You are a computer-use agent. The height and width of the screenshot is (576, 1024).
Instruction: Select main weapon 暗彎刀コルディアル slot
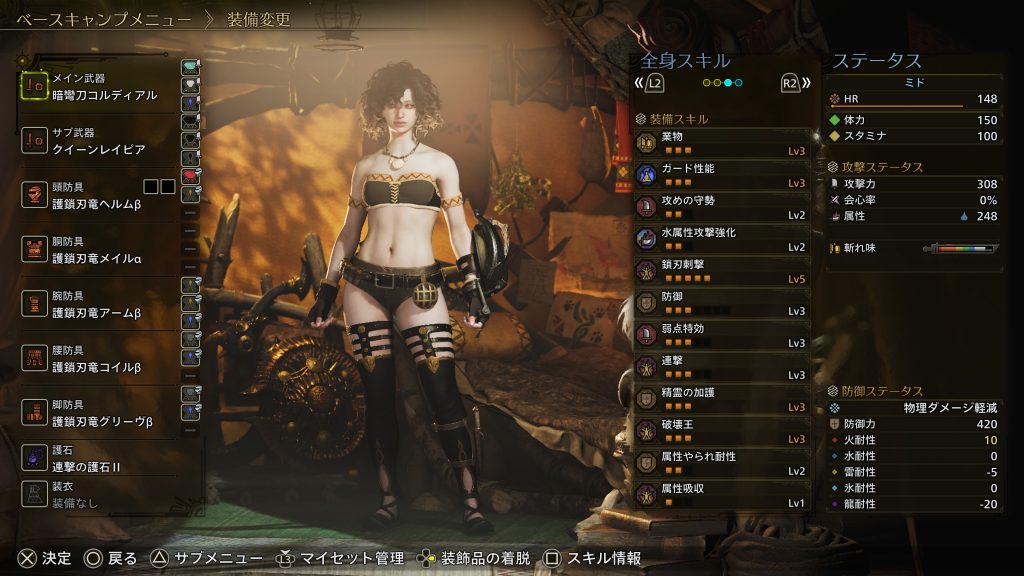[98, 87]
